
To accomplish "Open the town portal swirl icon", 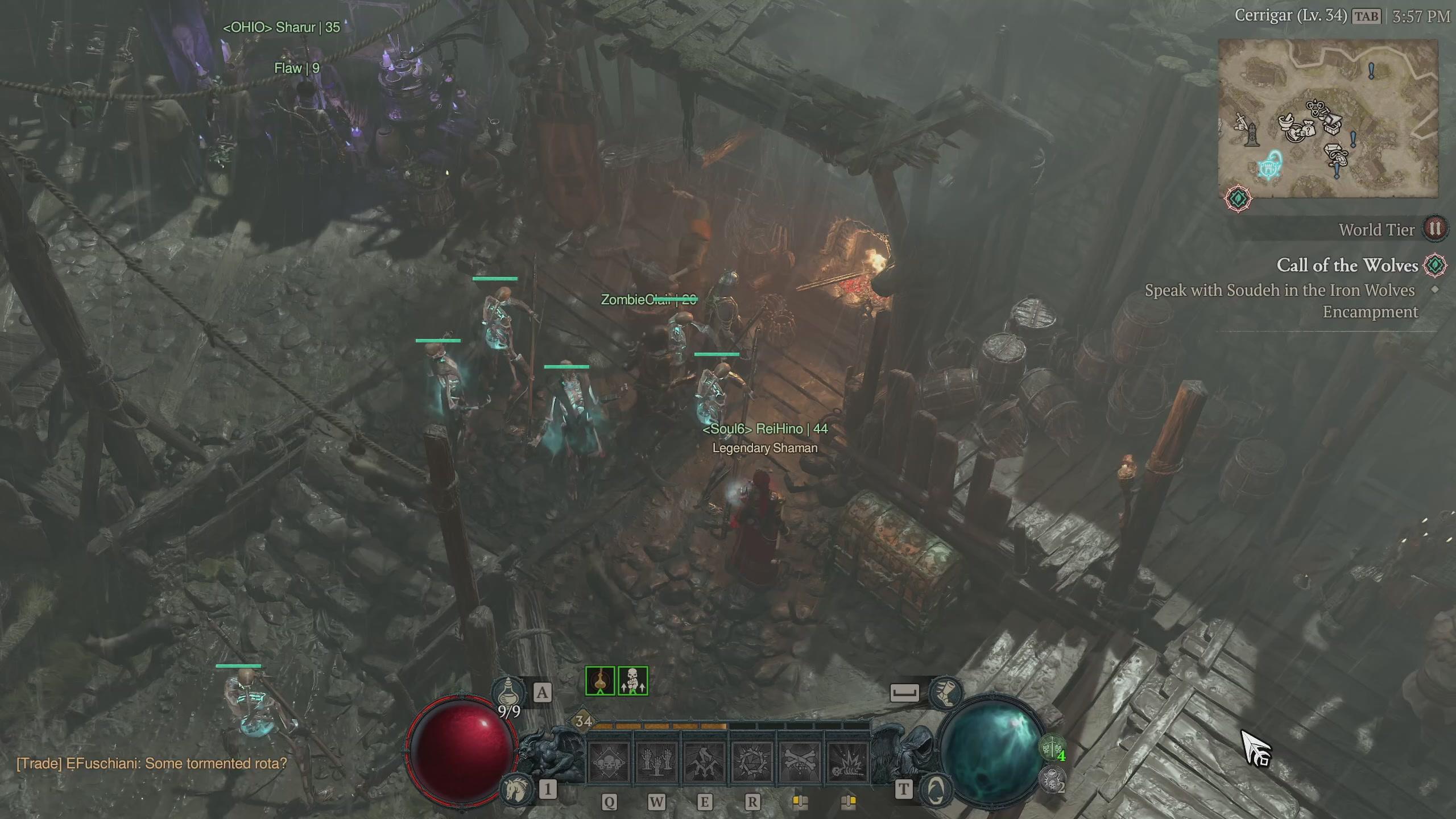I will (936, 789).
